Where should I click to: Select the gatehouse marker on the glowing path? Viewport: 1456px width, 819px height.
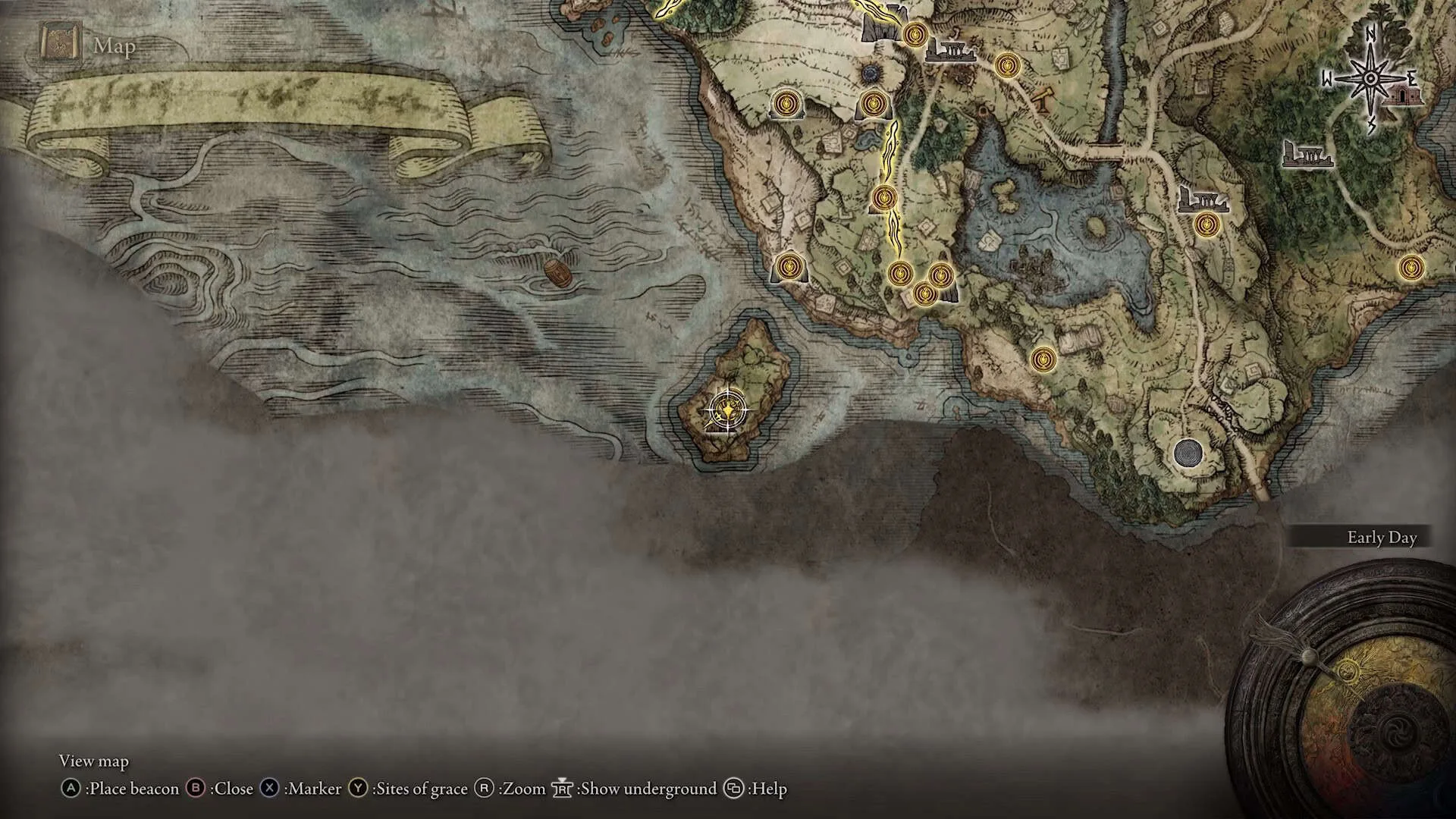880,27
